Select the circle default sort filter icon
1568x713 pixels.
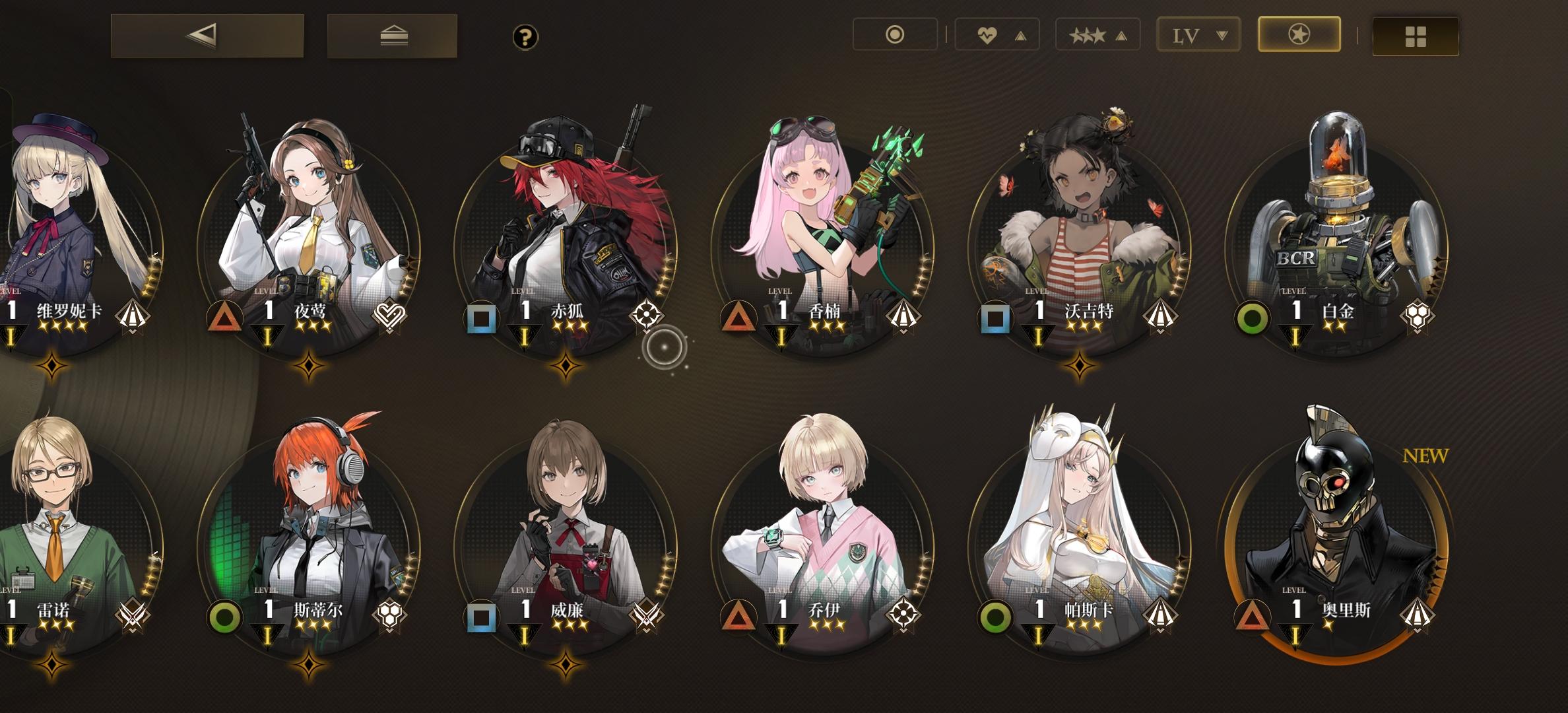pos(896,34)
